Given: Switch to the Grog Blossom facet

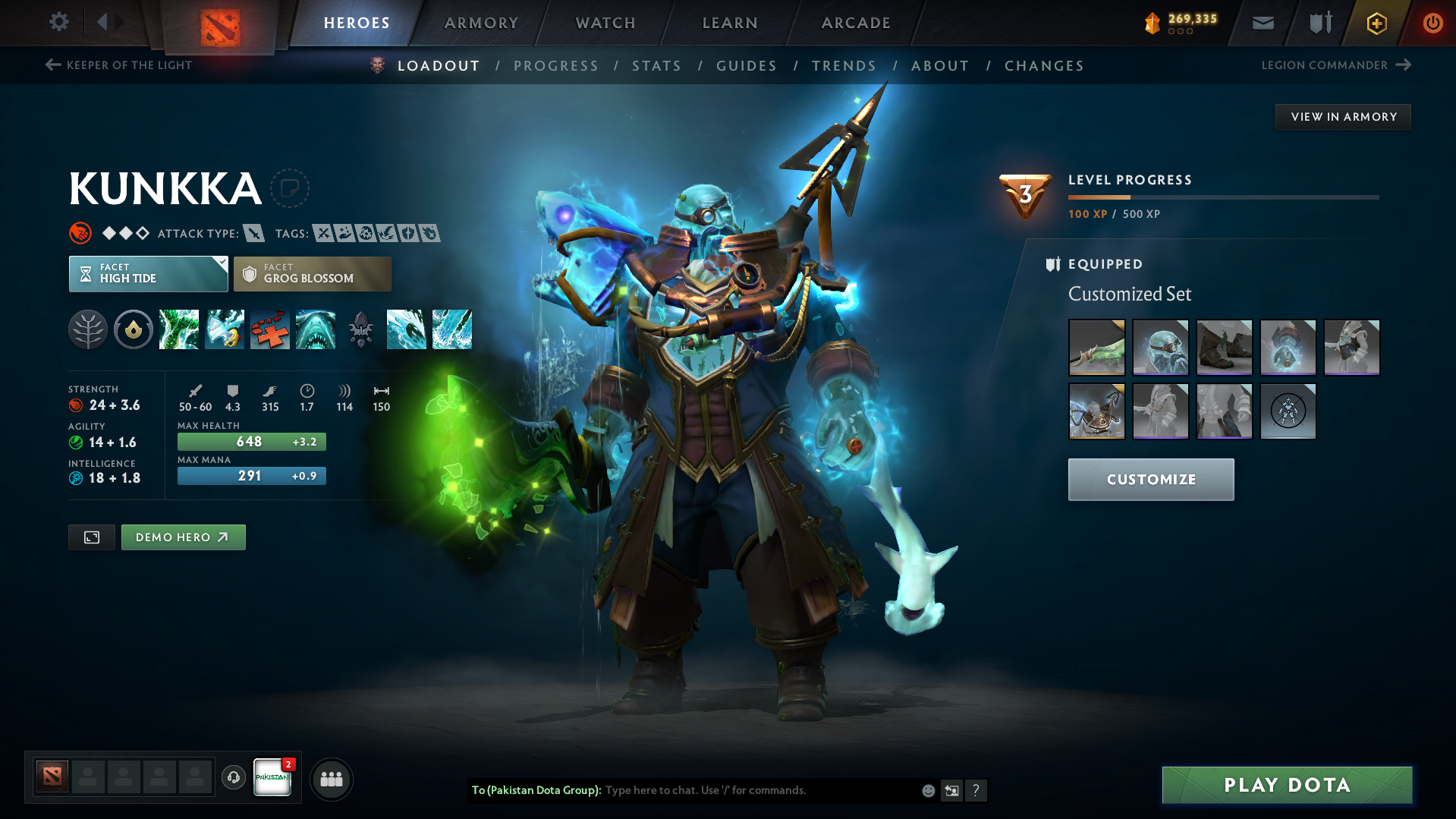Looking at the screenshot, I should (x=312, y=273).
